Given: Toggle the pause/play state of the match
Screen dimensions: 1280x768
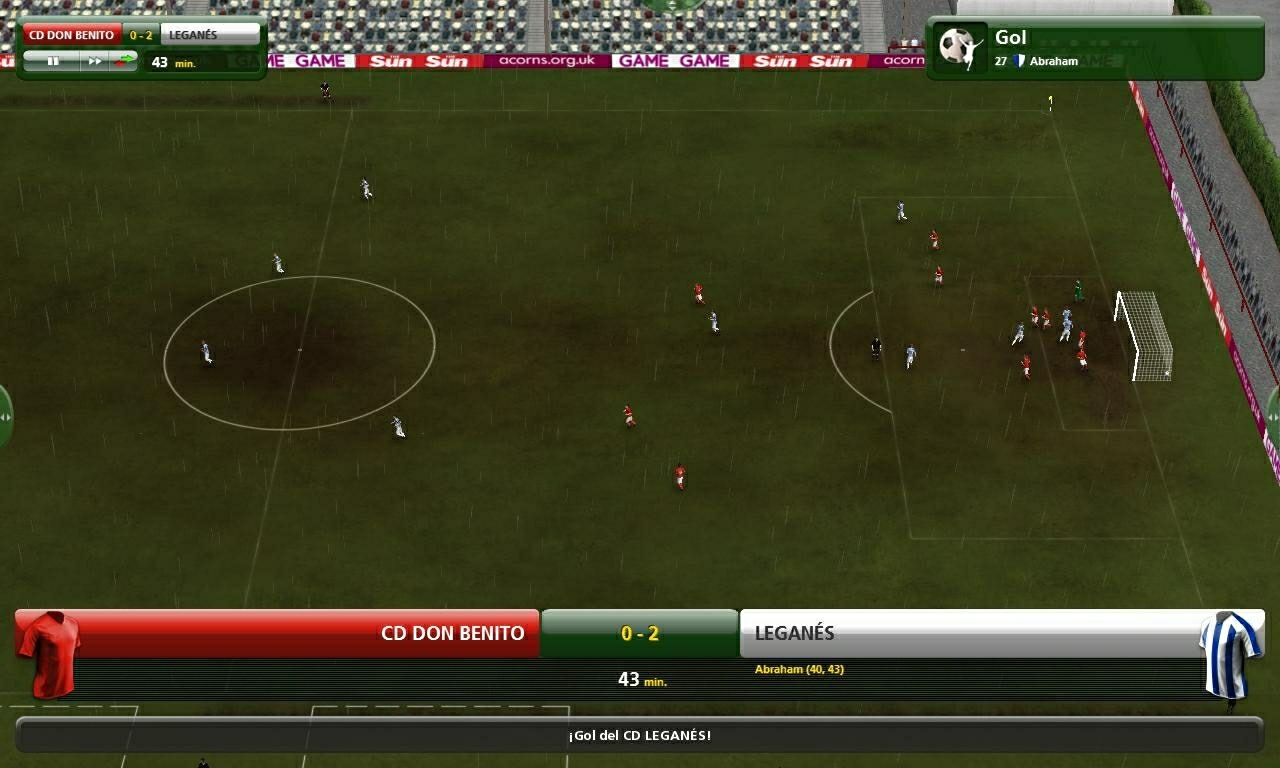Looking at the screenshot, I should 54,61.
